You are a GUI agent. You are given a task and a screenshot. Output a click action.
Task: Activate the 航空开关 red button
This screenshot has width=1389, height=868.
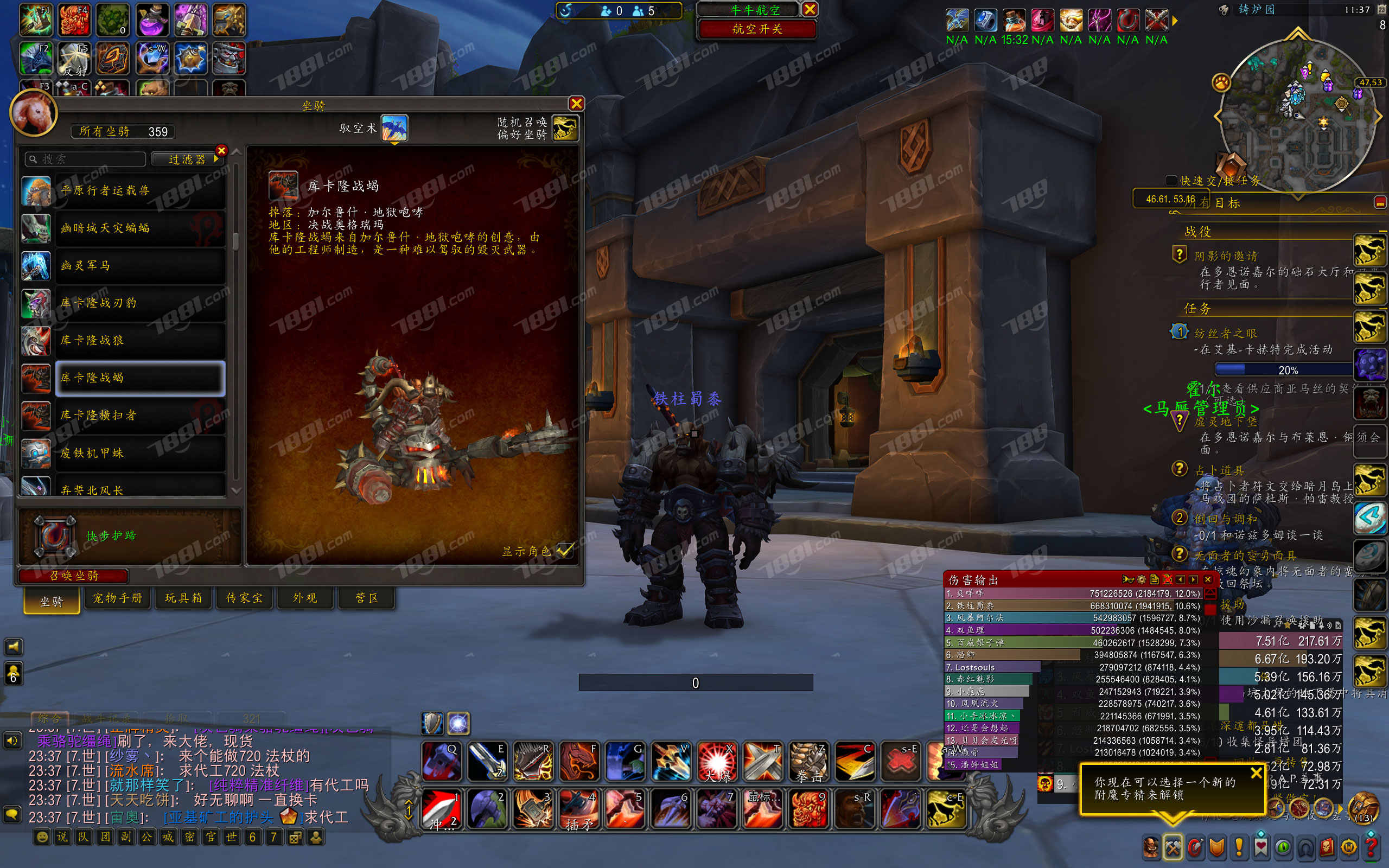point(756,29)
